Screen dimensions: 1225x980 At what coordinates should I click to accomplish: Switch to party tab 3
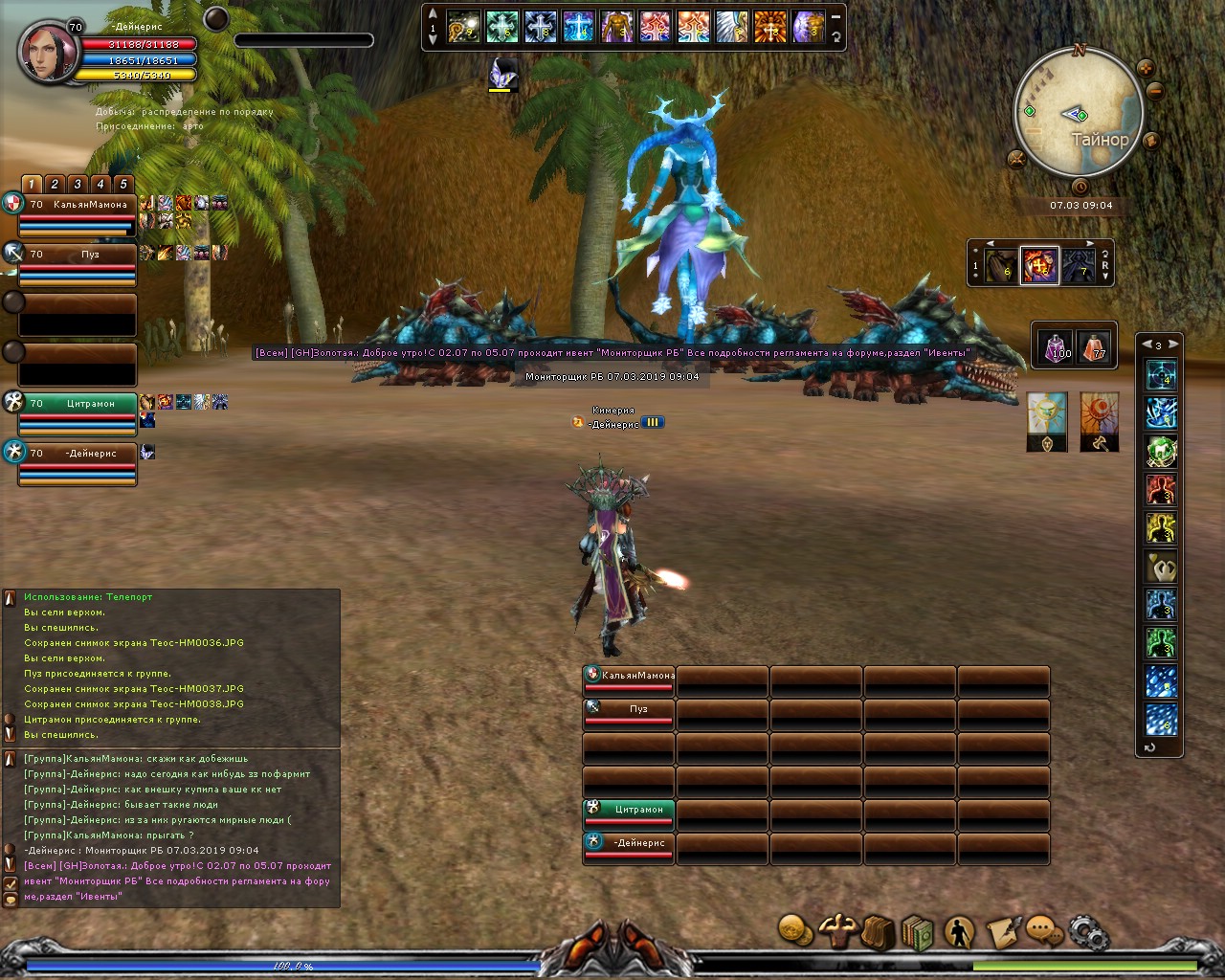(x=78, y=185)
